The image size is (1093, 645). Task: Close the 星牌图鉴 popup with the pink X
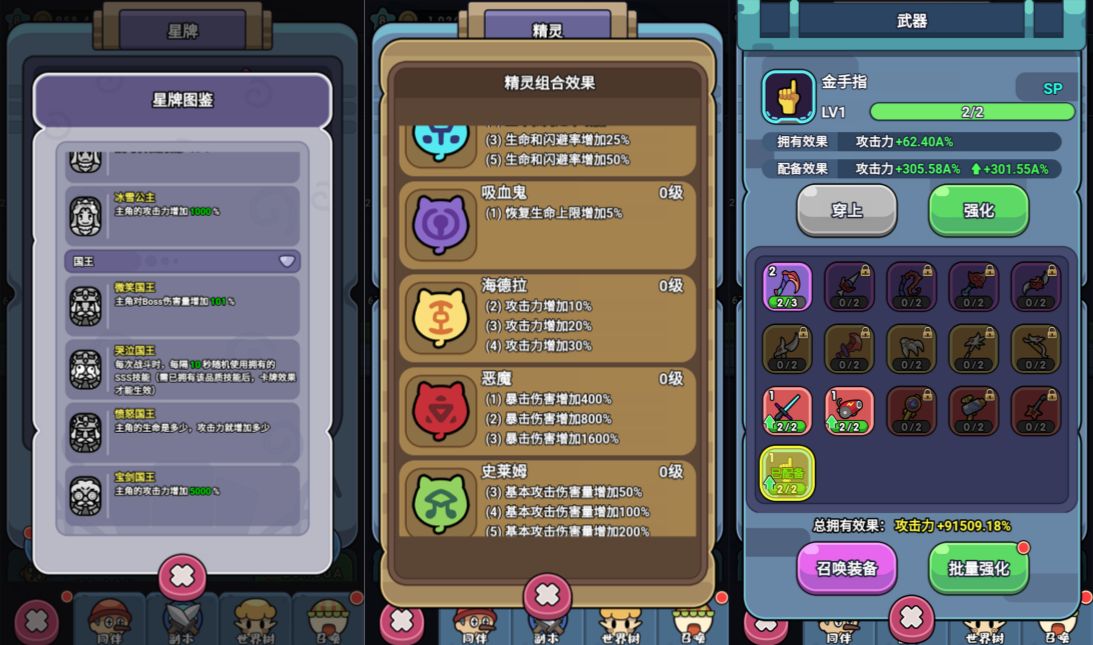pyautogui.click(x=182, y=576)
